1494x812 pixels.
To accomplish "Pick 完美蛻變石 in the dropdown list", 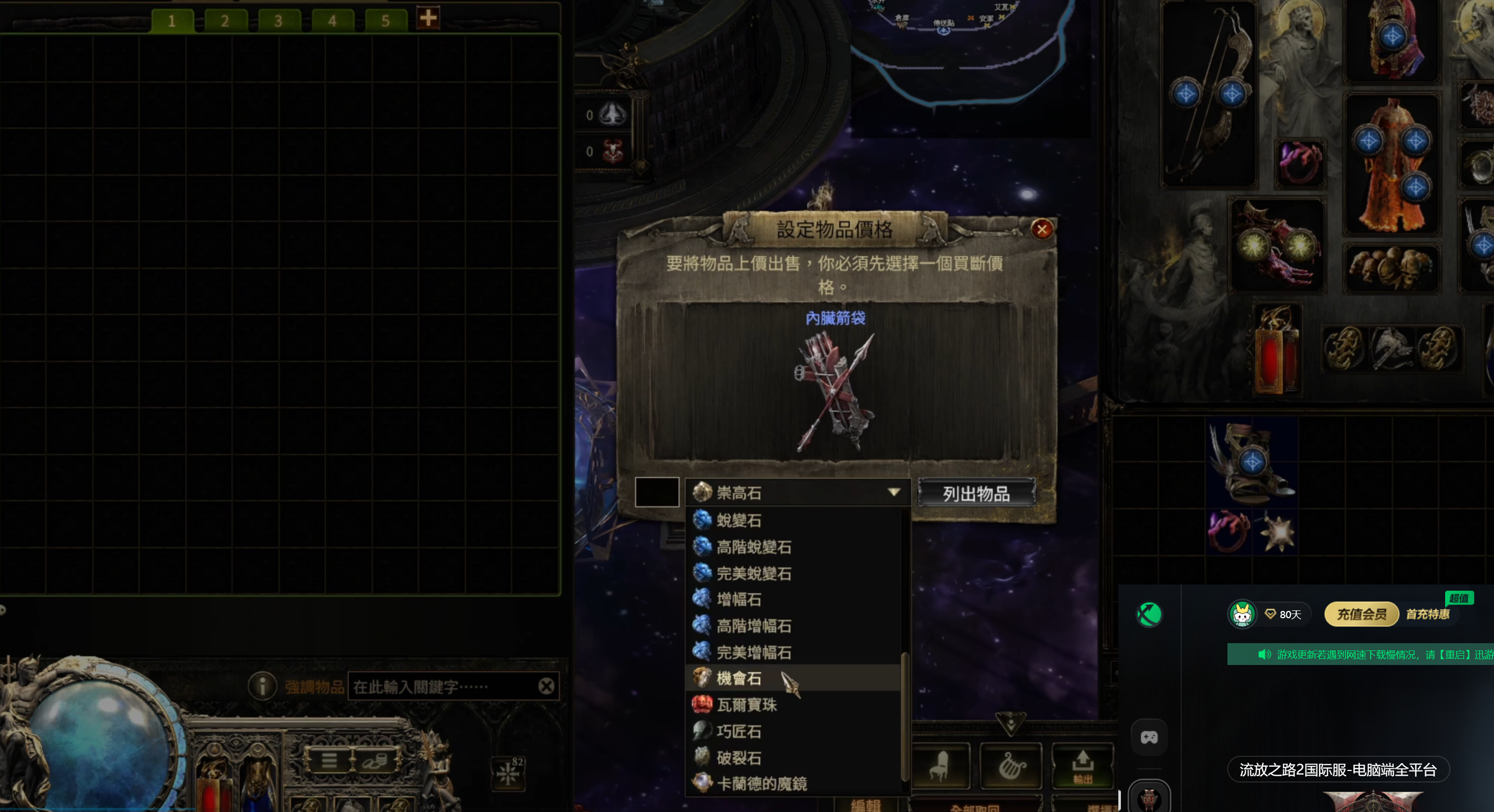I will pos(753,574).
